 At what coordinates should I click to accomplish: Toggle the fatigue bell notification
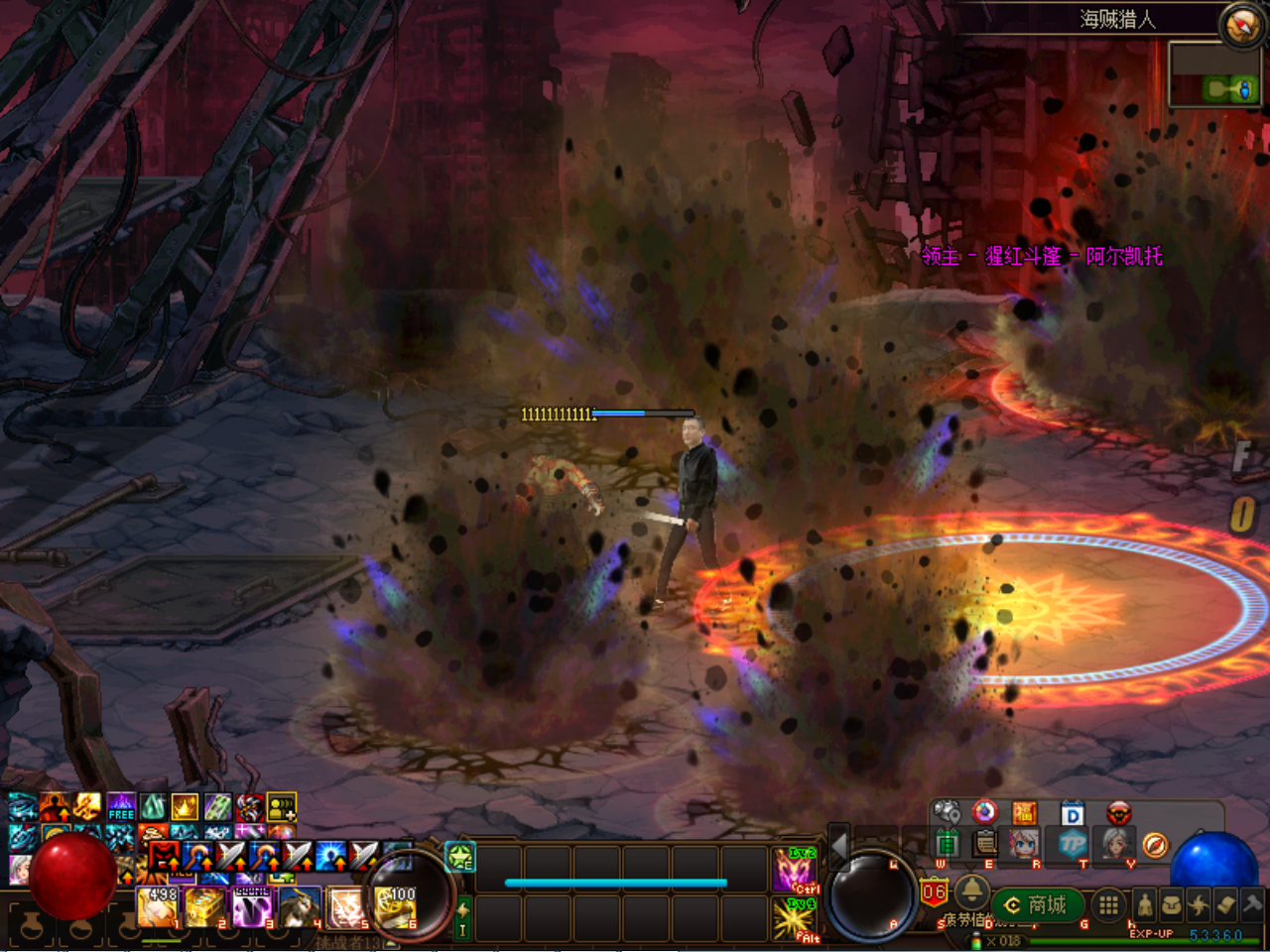click(x=971, y=890)
